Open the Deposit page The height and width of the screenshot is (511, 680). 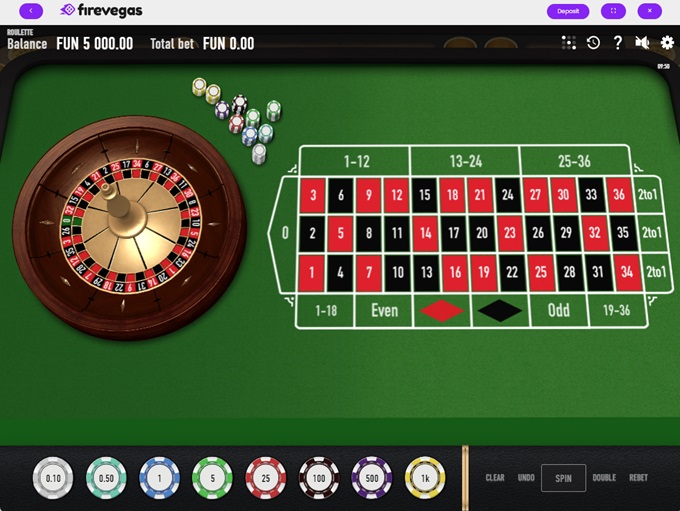(568, 11)
